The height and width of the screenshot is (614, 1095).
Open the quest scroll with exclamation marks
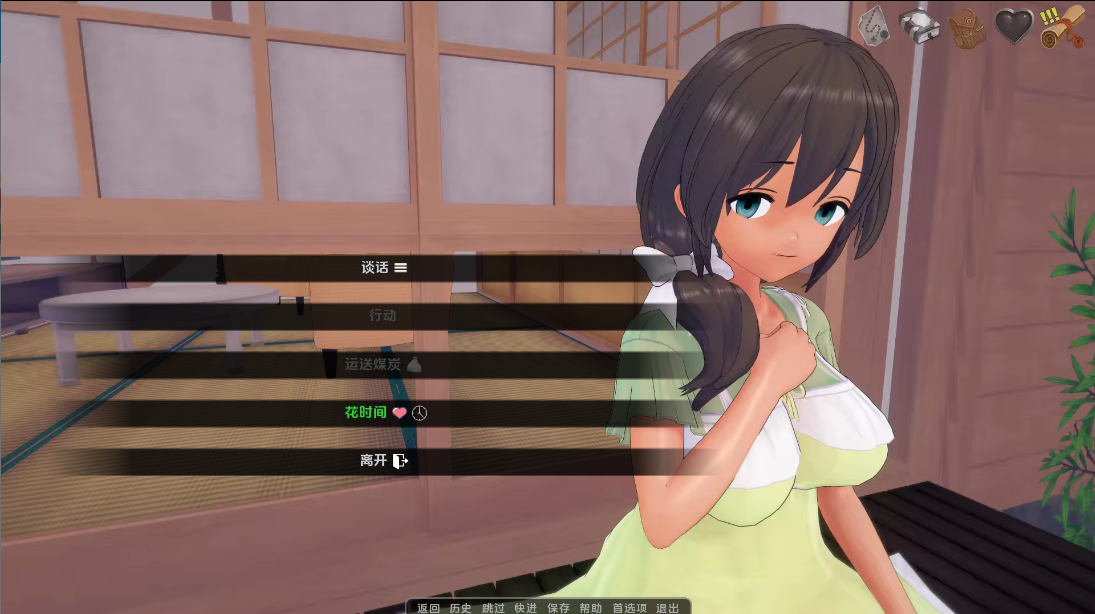point(1062,27)
